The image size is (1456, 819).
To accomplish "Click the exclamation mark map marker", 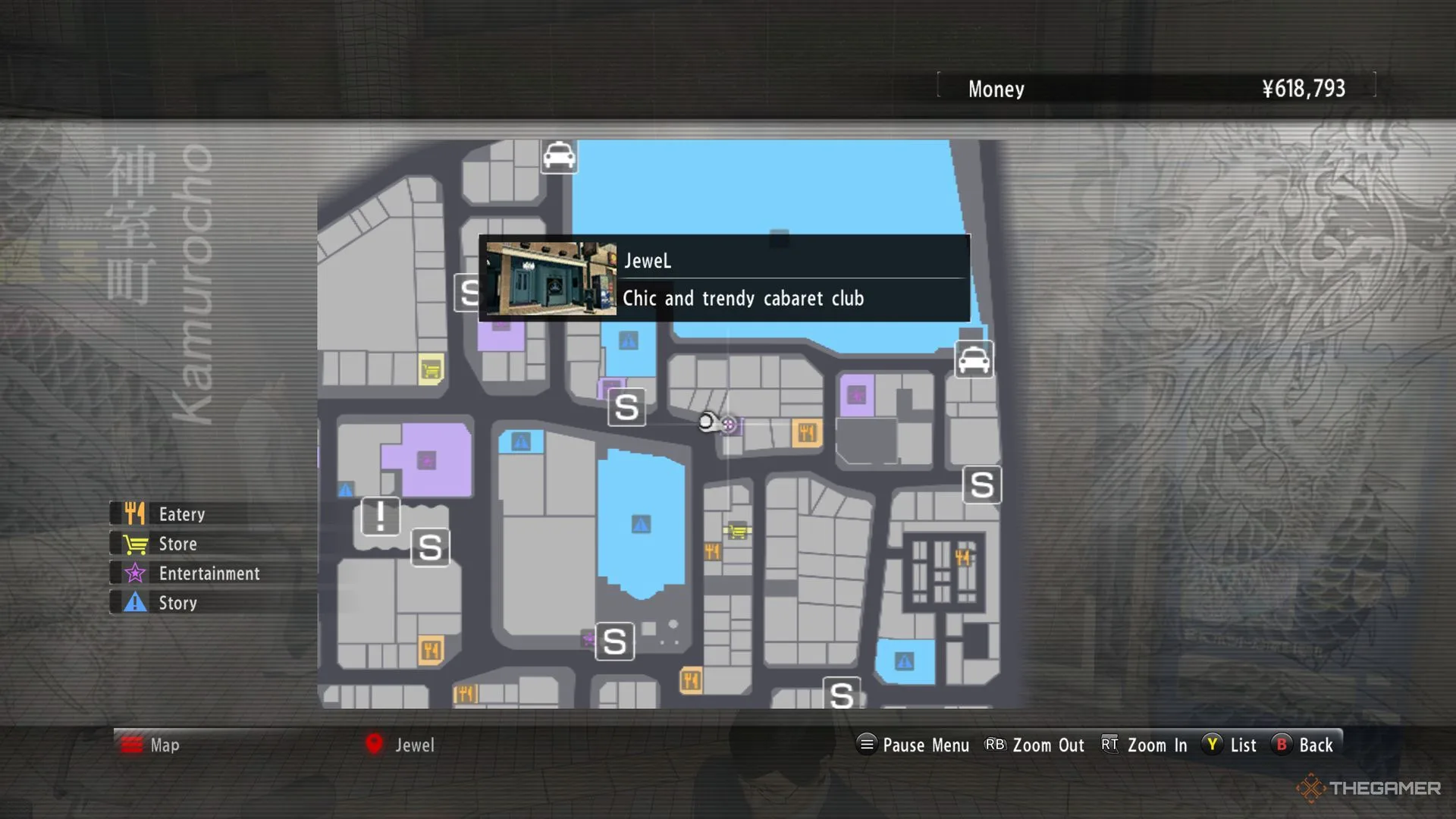I will tap(380, 516).
